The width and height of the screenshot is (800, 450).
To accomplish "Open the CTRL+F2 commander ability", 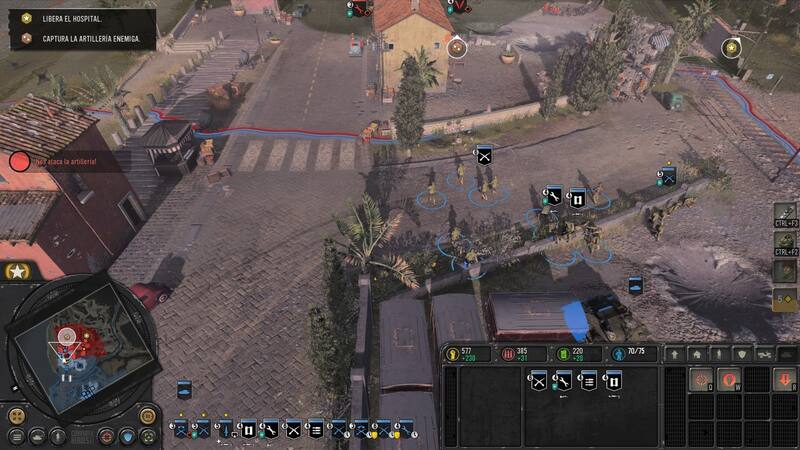I will point(786,245).
